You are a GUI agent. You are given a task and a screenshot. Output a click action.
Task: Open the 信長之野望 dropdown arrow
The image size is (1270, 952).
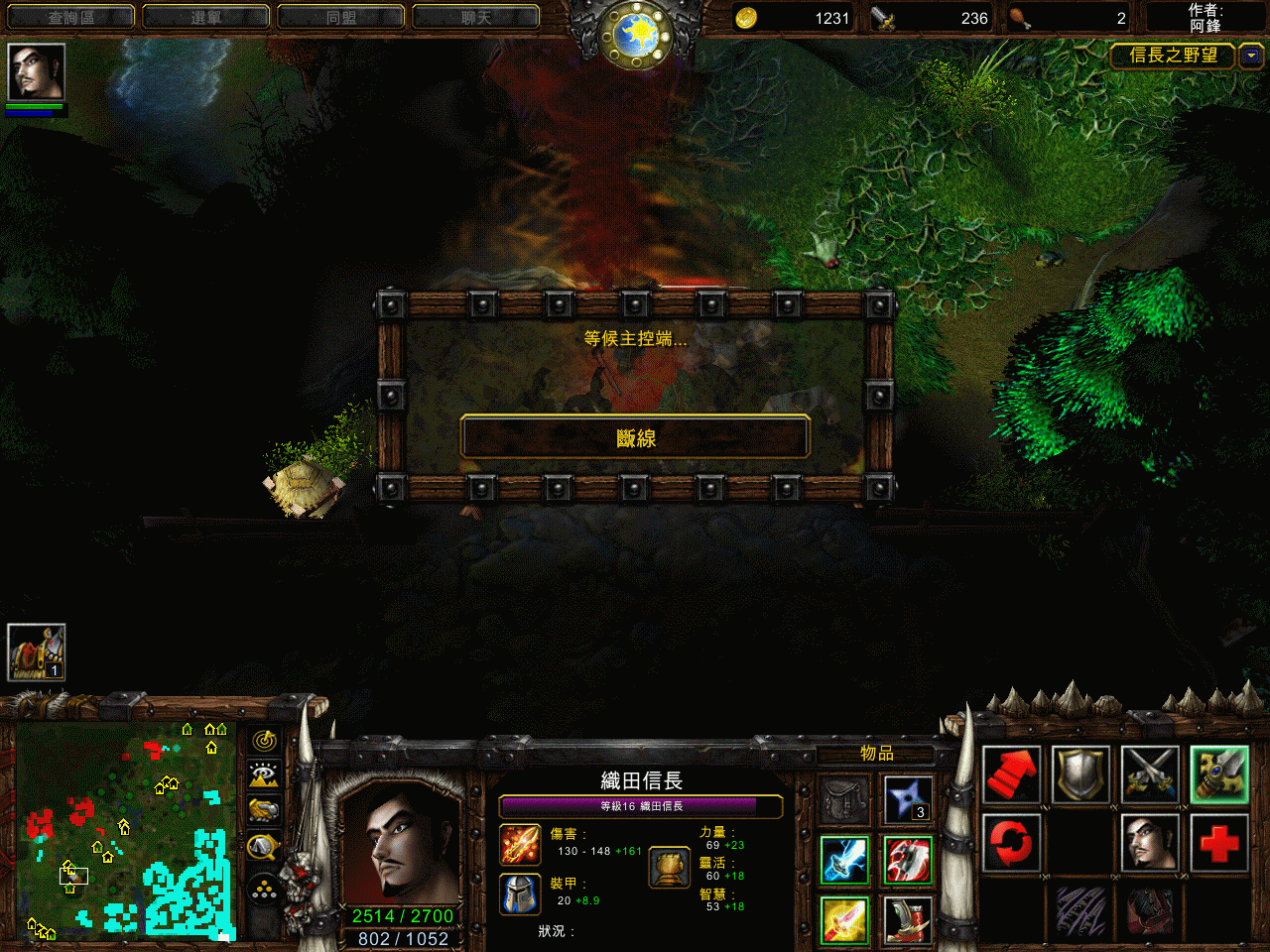[x=1249, y=57]
